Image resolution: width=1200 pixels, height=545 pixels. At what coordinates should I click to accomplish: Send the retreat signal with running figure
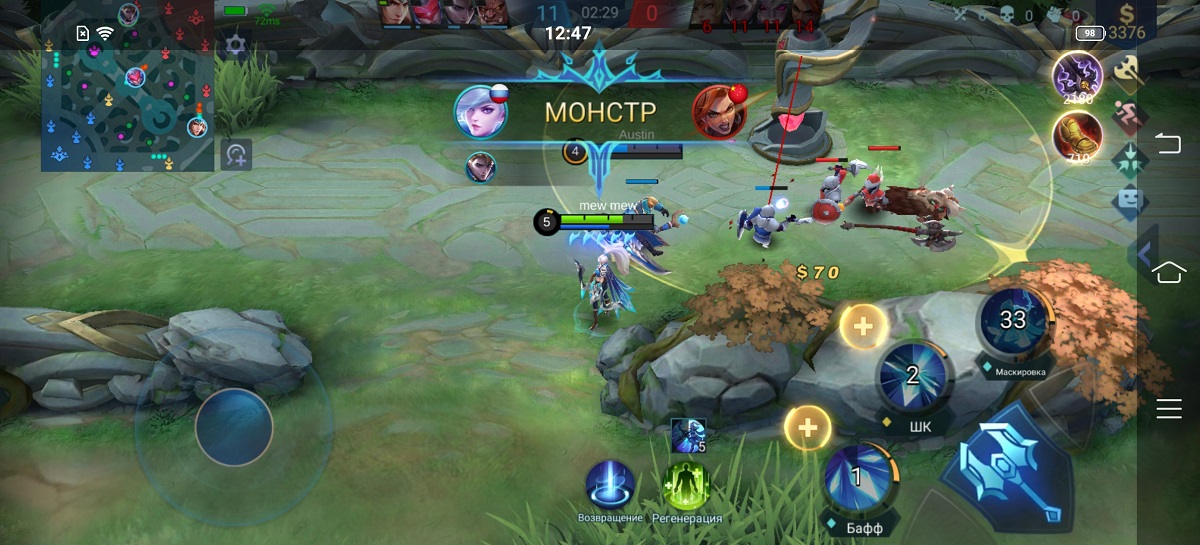tap(1127, 118)
